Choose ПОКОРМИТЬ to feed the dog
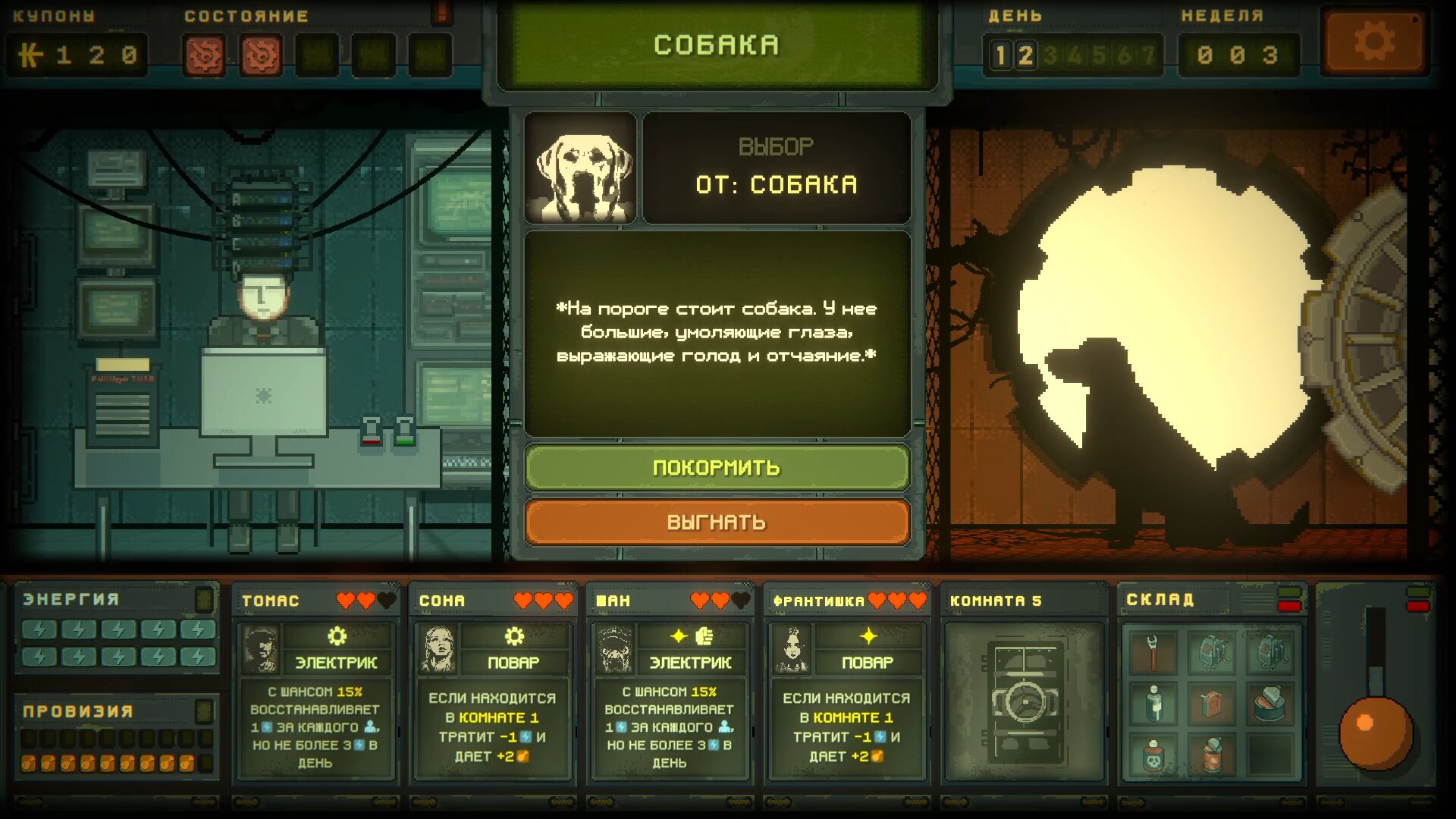The height and width of the screenshot is (819, 1456). [717, 467]
